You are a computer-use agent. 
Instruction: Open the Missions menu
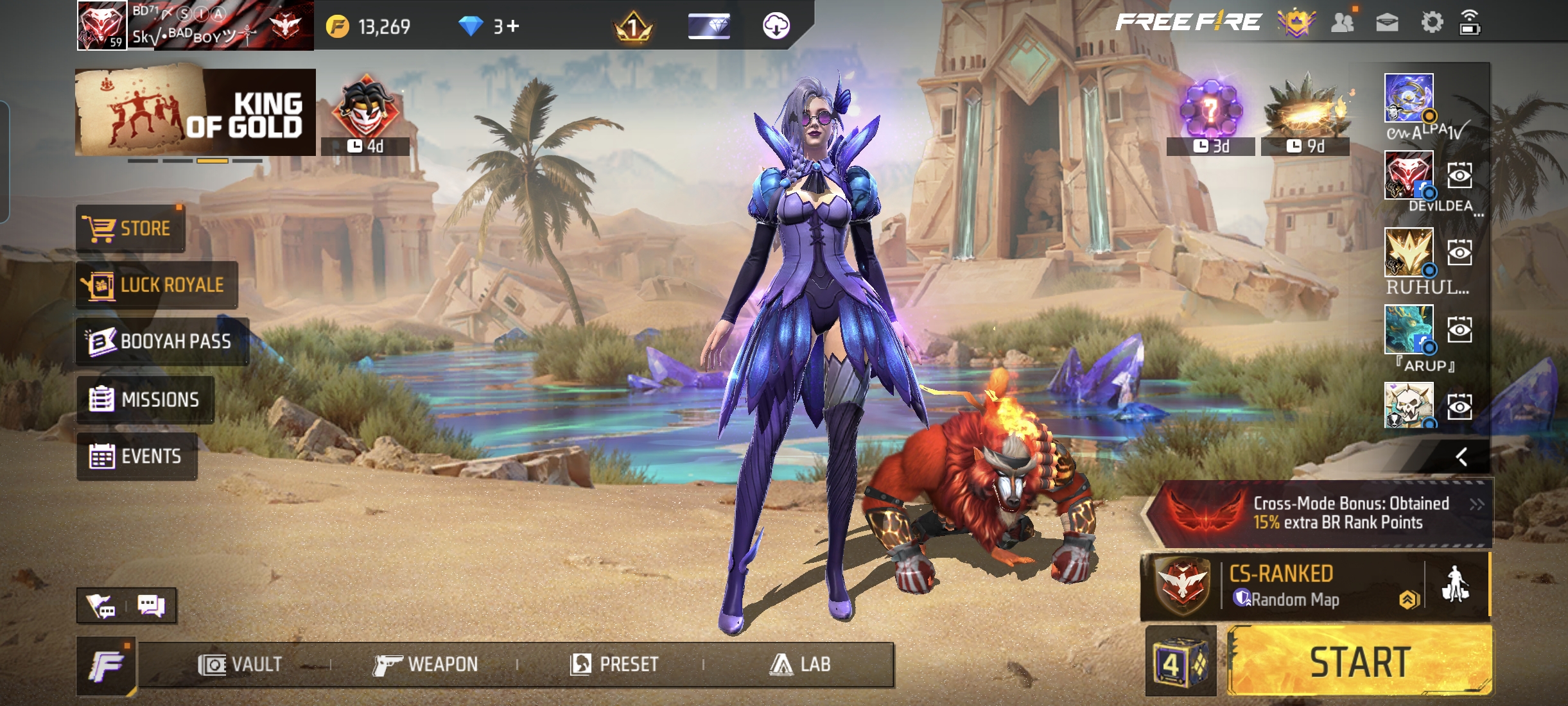pos(145,400)
